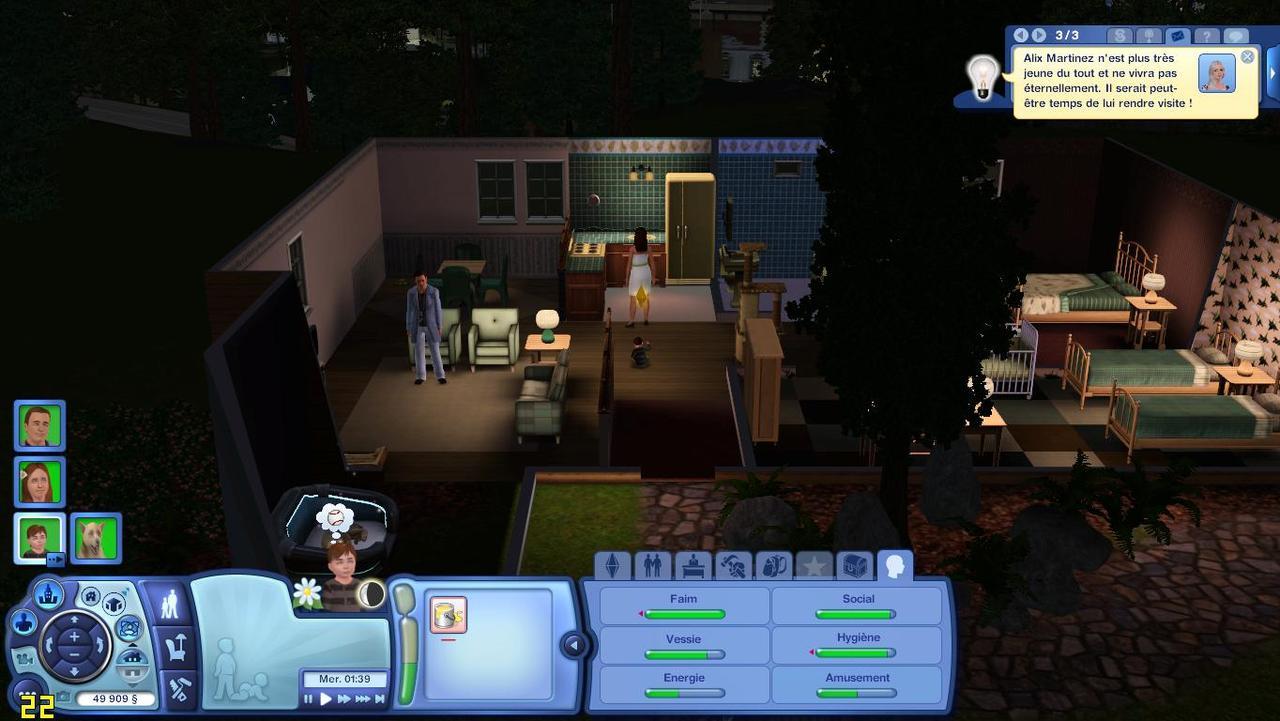Show the previous notification
Screen dimensions: 1280x721
click(1023, 36)
